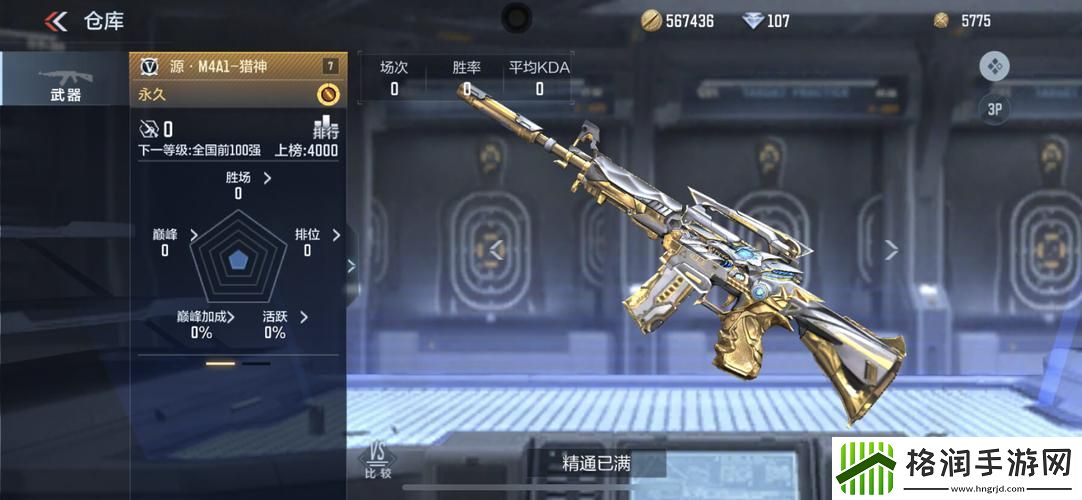This screenshot has width=1082, height=500.
Task: Click the 精通已满 mastery button
Action: click(x=596, y=463)
